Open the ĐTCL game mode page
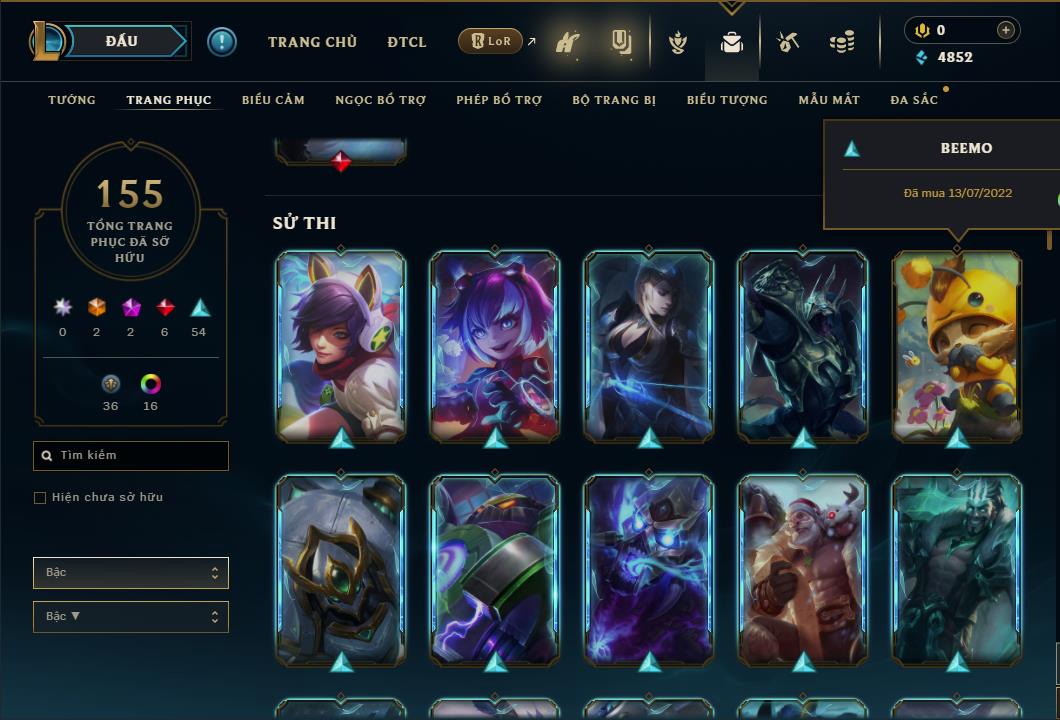The width and height of the screenshot is (1060, 720). coord(407,42)
